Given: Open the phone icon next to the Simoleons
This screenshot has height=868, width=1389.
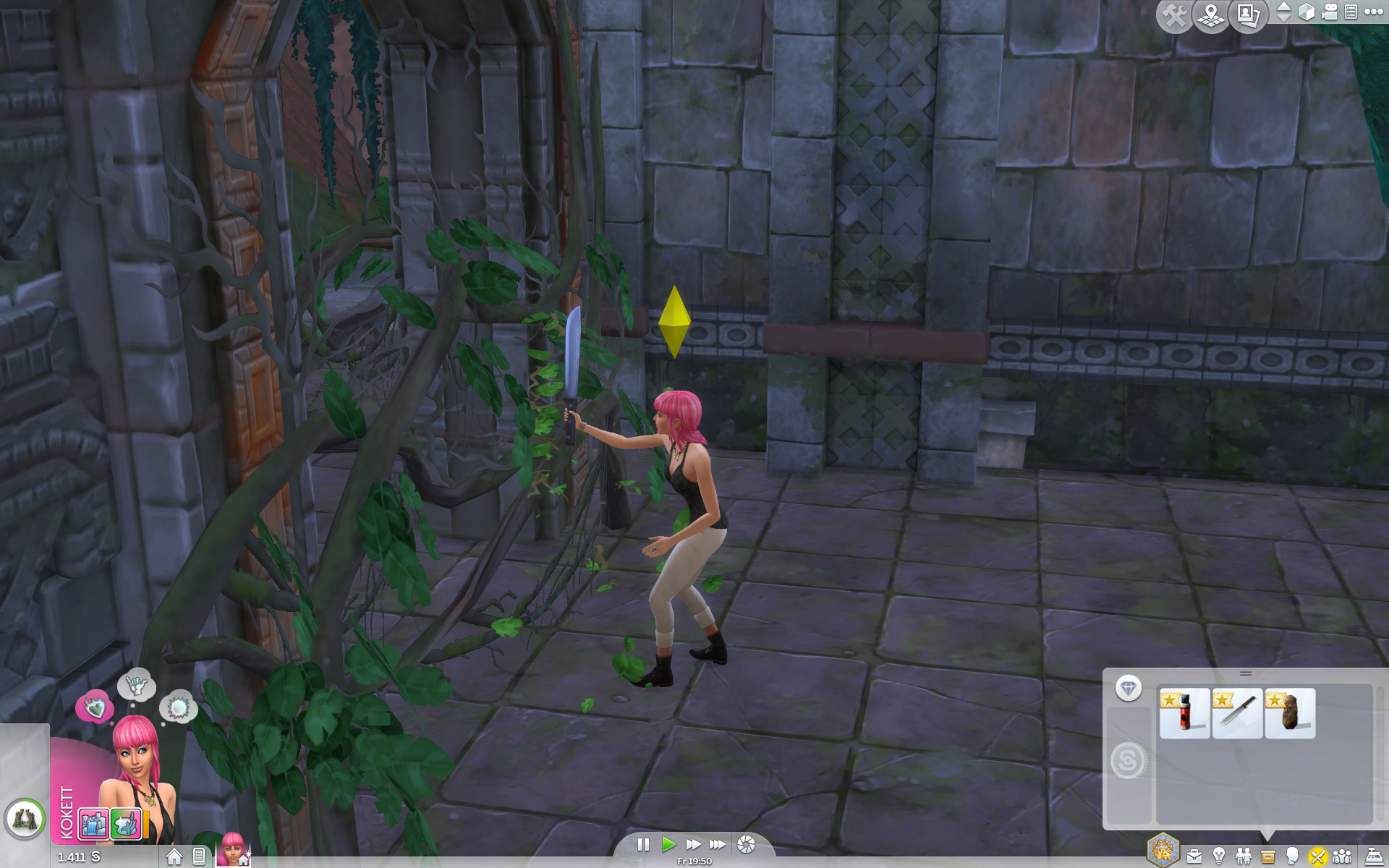Looking at the screenshot, I should pos(199,856).
